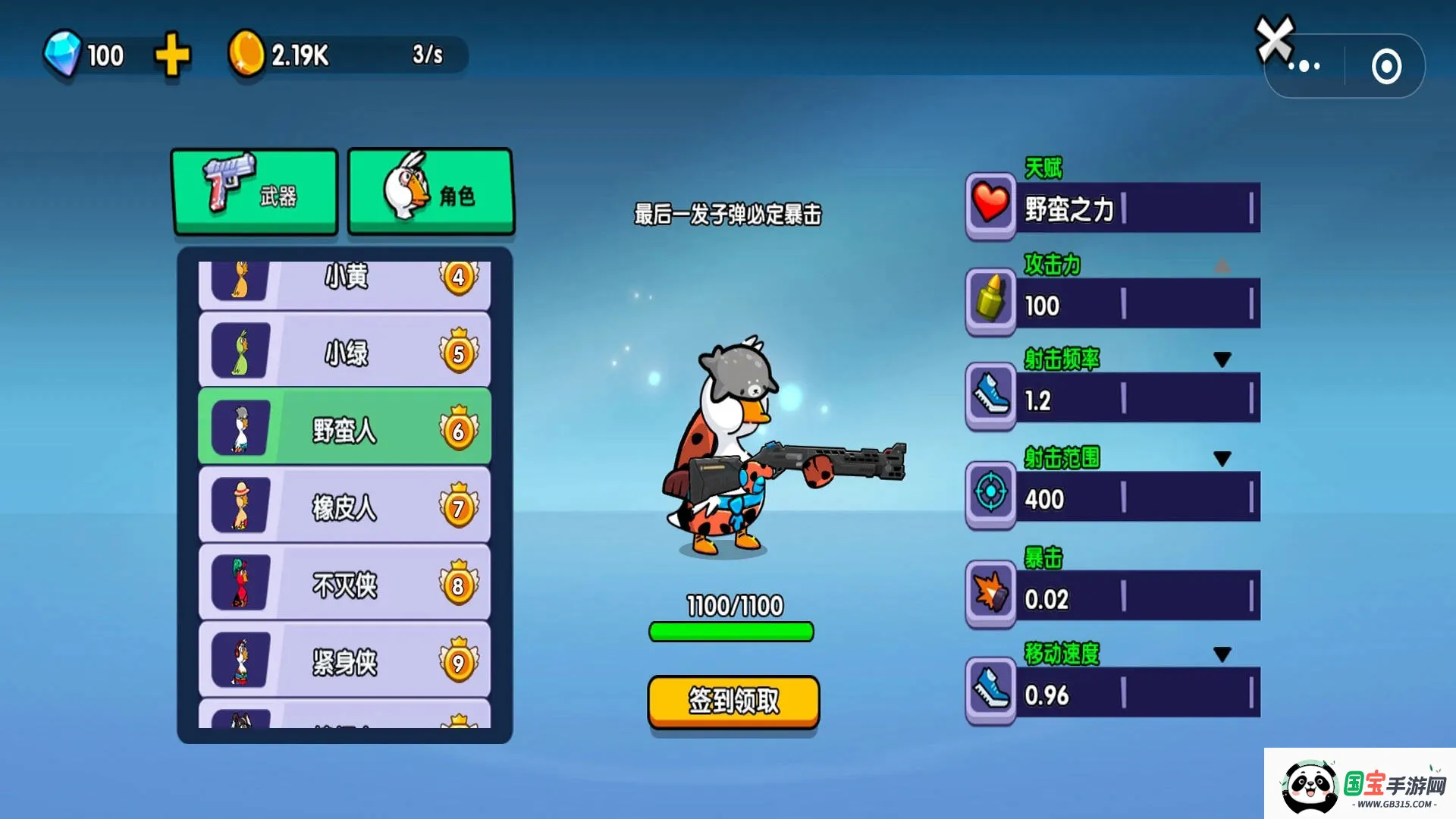This screenshot has width=1456, height=819.
Task: Add gems with the yellow plus
Action: click(172, 55)
